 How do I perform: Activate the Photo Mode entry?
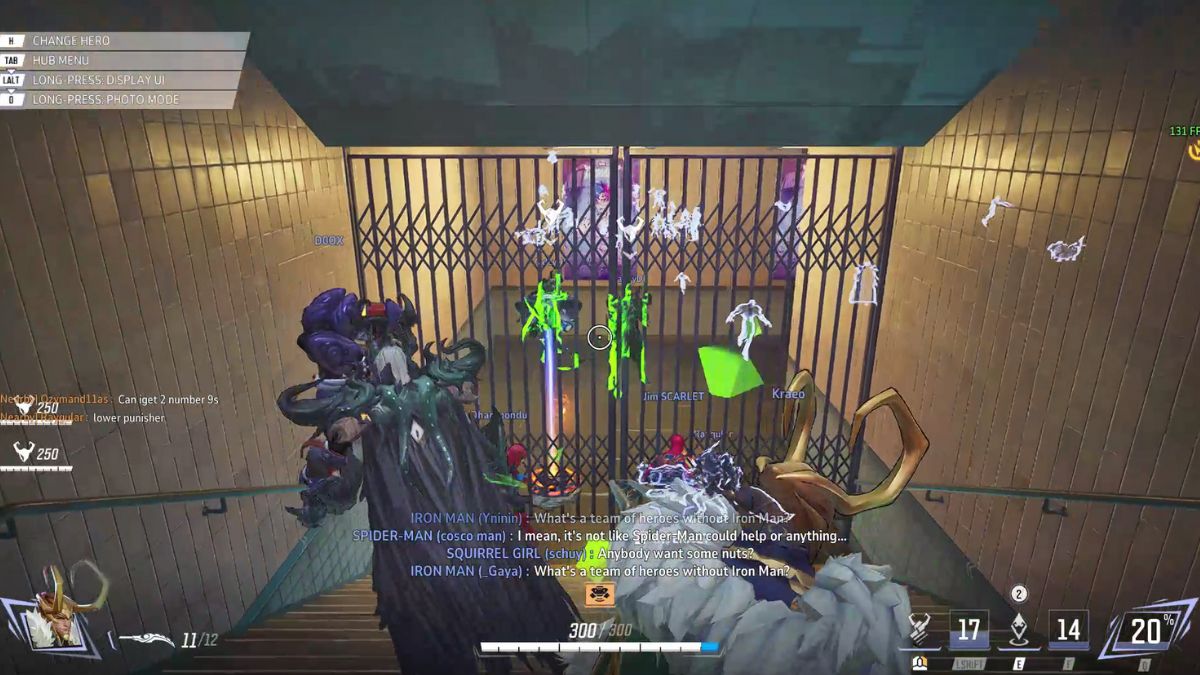click(x=120, y=100)
